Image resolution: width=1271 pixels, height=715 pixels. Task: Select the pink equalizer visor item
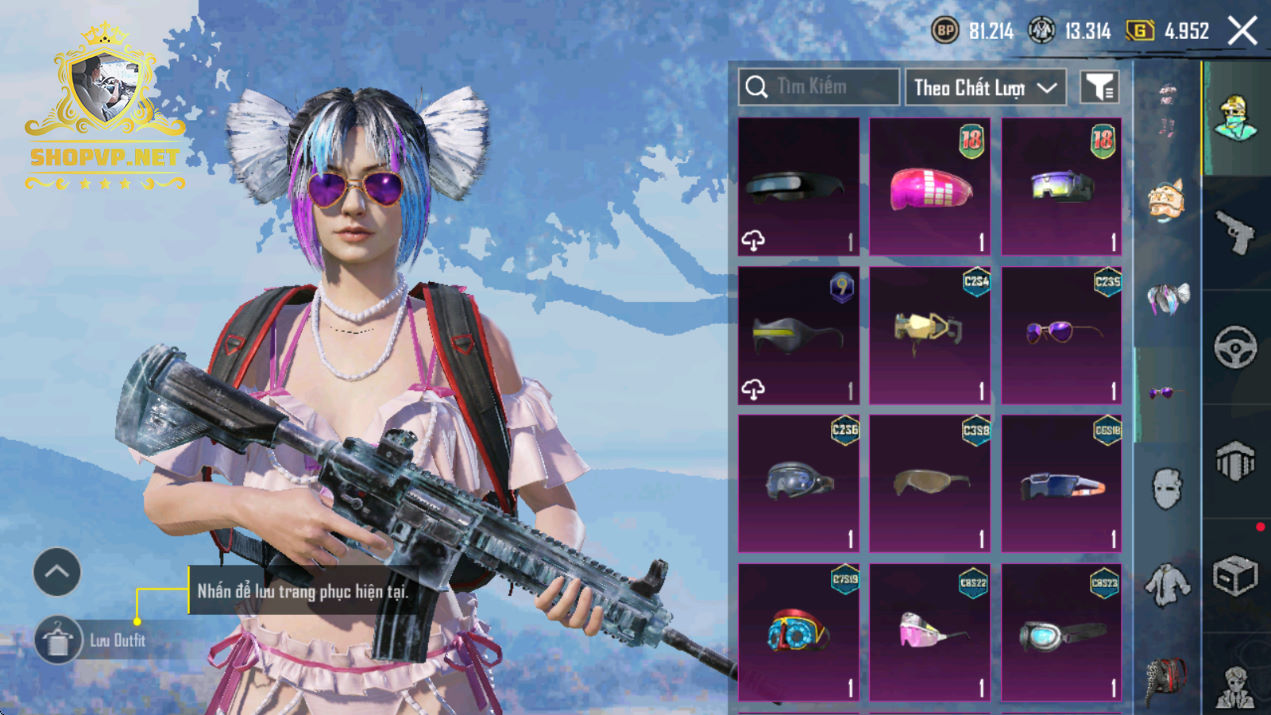click(x=929, y=187)
